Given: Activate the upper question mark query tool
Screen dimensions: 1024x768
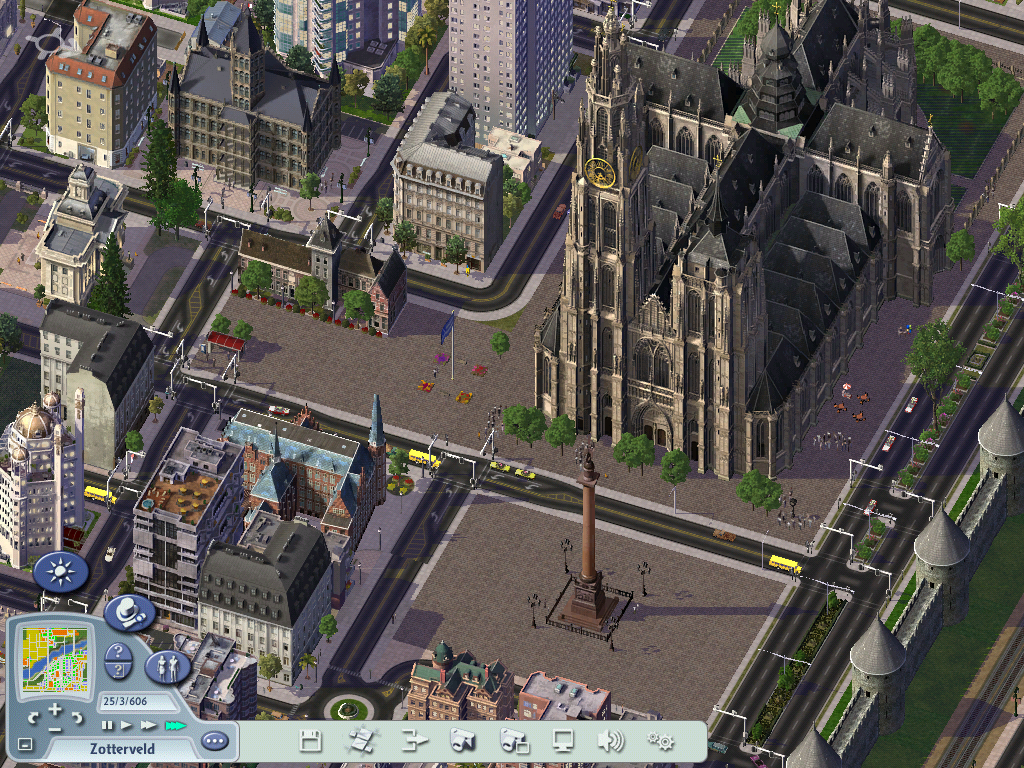Looking at the screenshot, I should (x=117, y=652).
